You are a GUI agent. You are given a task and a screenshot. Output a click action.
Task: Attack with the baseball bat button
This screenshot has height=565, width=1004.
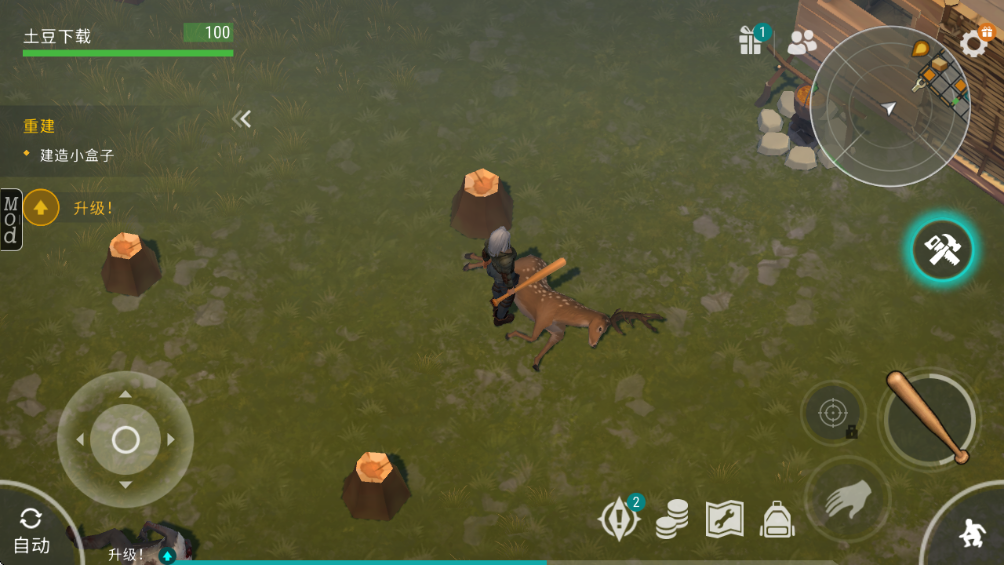tap(929, 418)
